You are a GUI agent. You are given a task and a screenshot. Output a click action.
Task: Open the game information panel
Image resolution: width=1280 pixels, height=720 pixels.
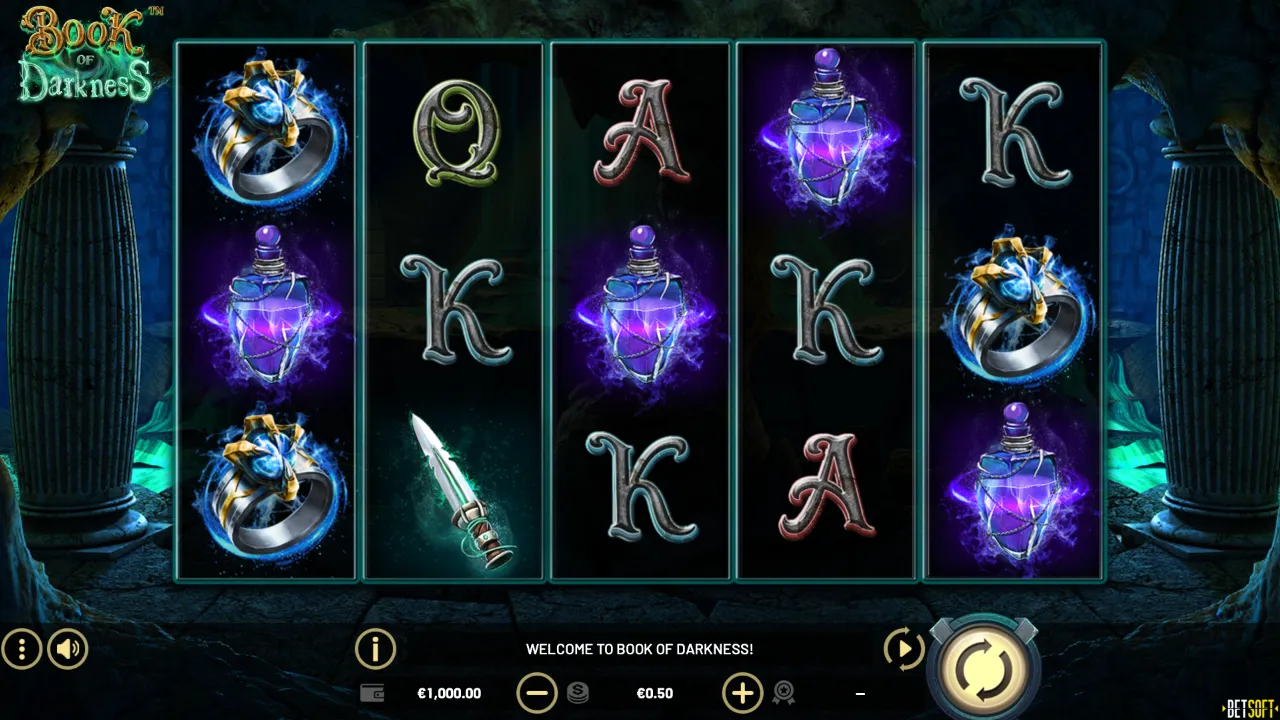(x=375, y=648)
